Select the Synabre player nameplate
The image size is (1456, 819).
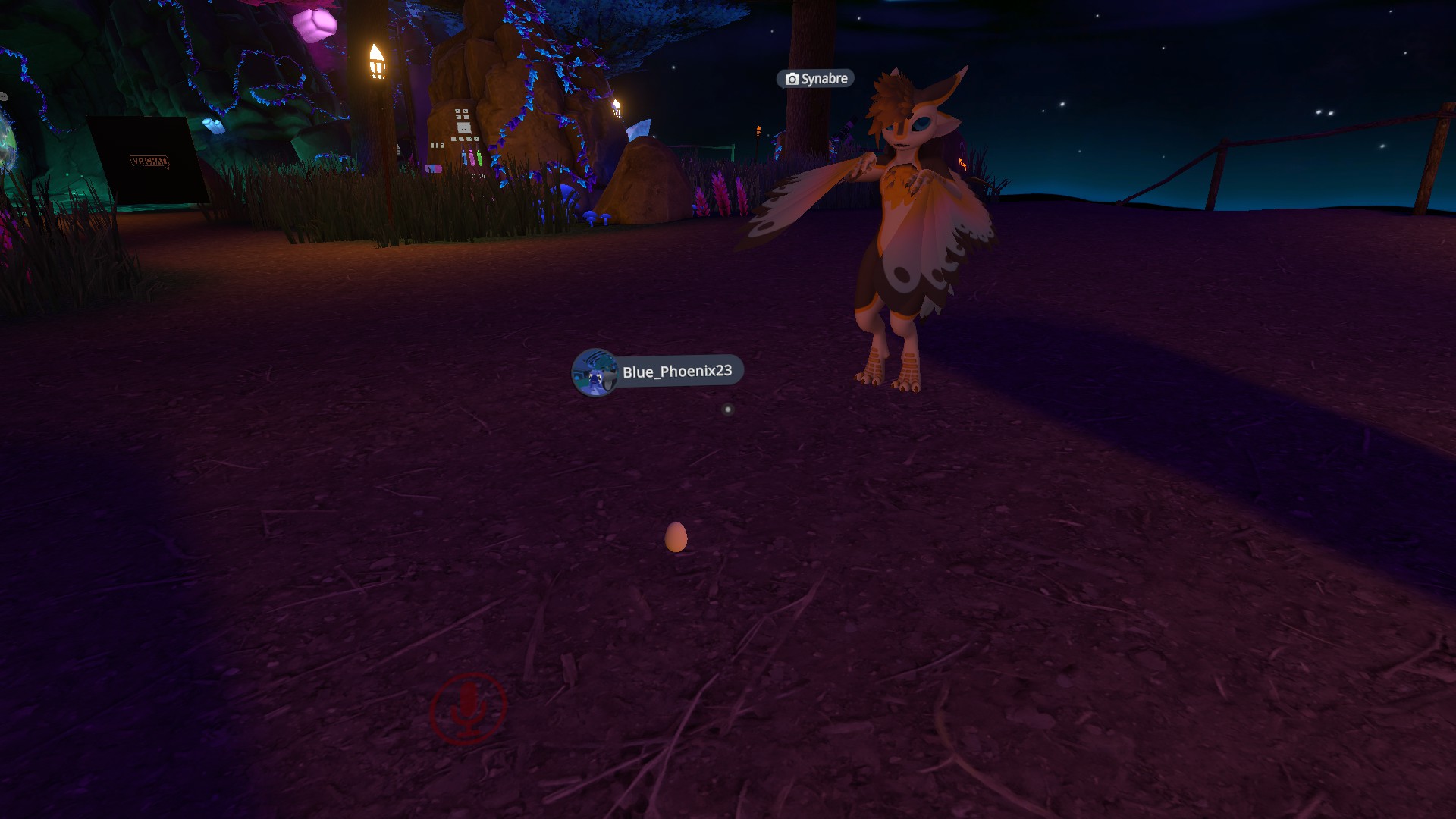click(816, 79)
